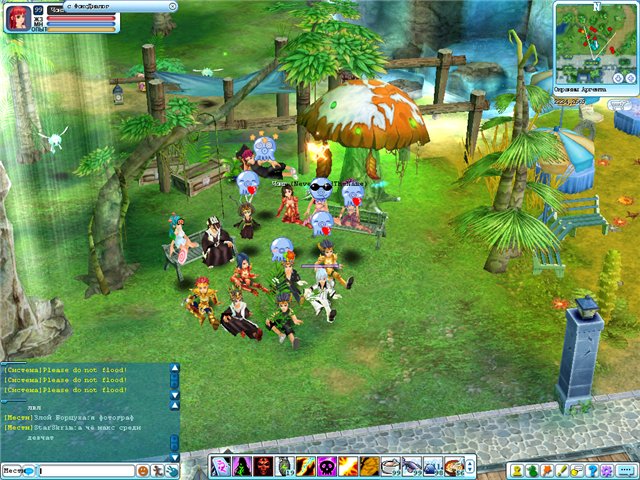640x480 pixels.
Task: Click the player portrait in the top-left corner
Action: pyautogui.click(x=18, y=18)
